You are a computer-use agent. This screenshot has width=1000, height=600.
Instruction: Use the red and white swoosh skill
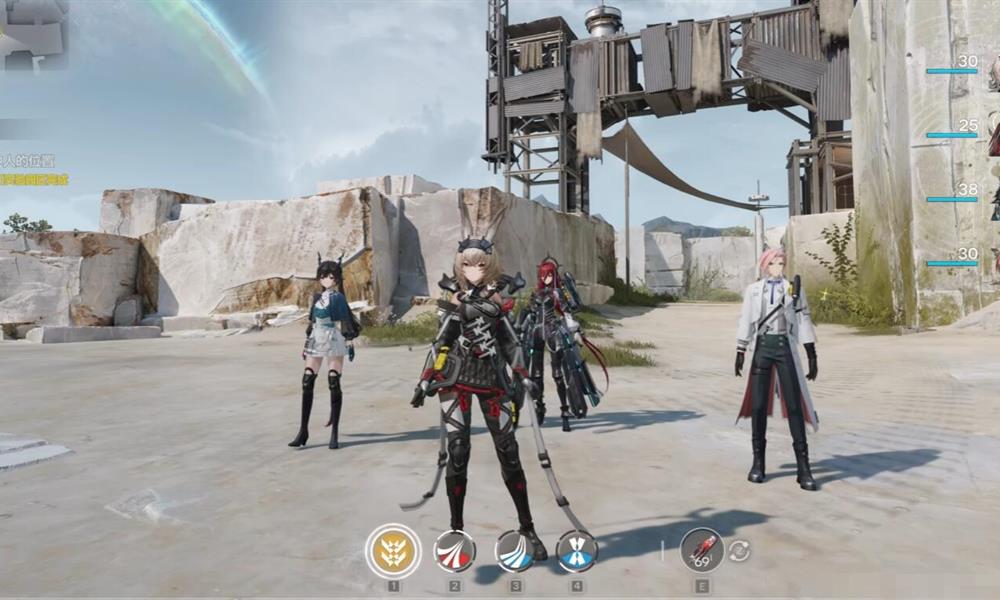click(454, 551)
